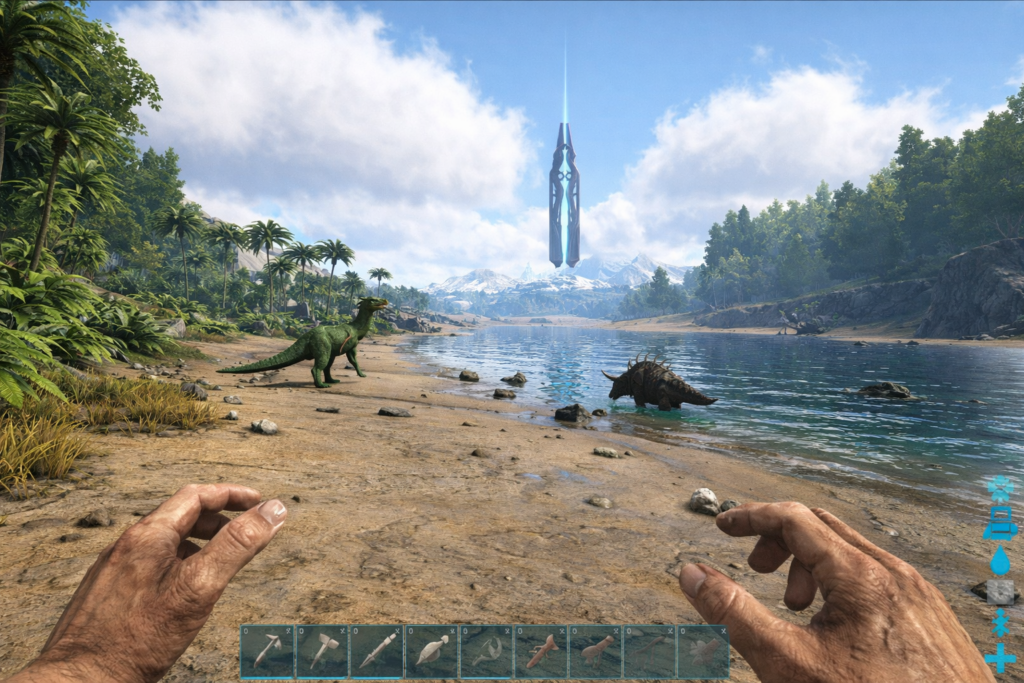Pick the curved sickle-shaped hotbar item
This screenshot has width=1024, height=683.
click(x=486, y=652)
